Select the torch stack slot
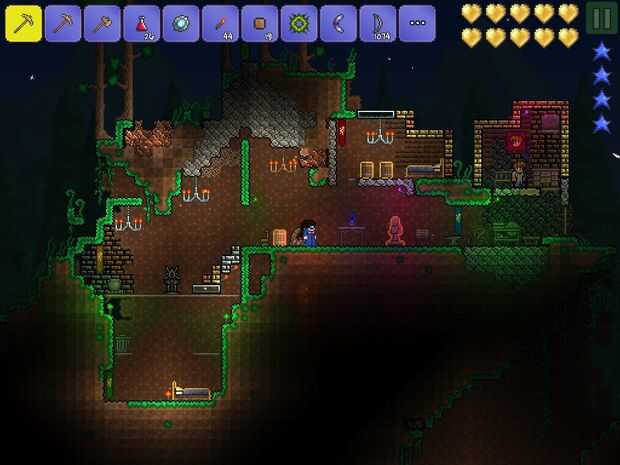Screen dimensions: 620x465 coord(220,23)
